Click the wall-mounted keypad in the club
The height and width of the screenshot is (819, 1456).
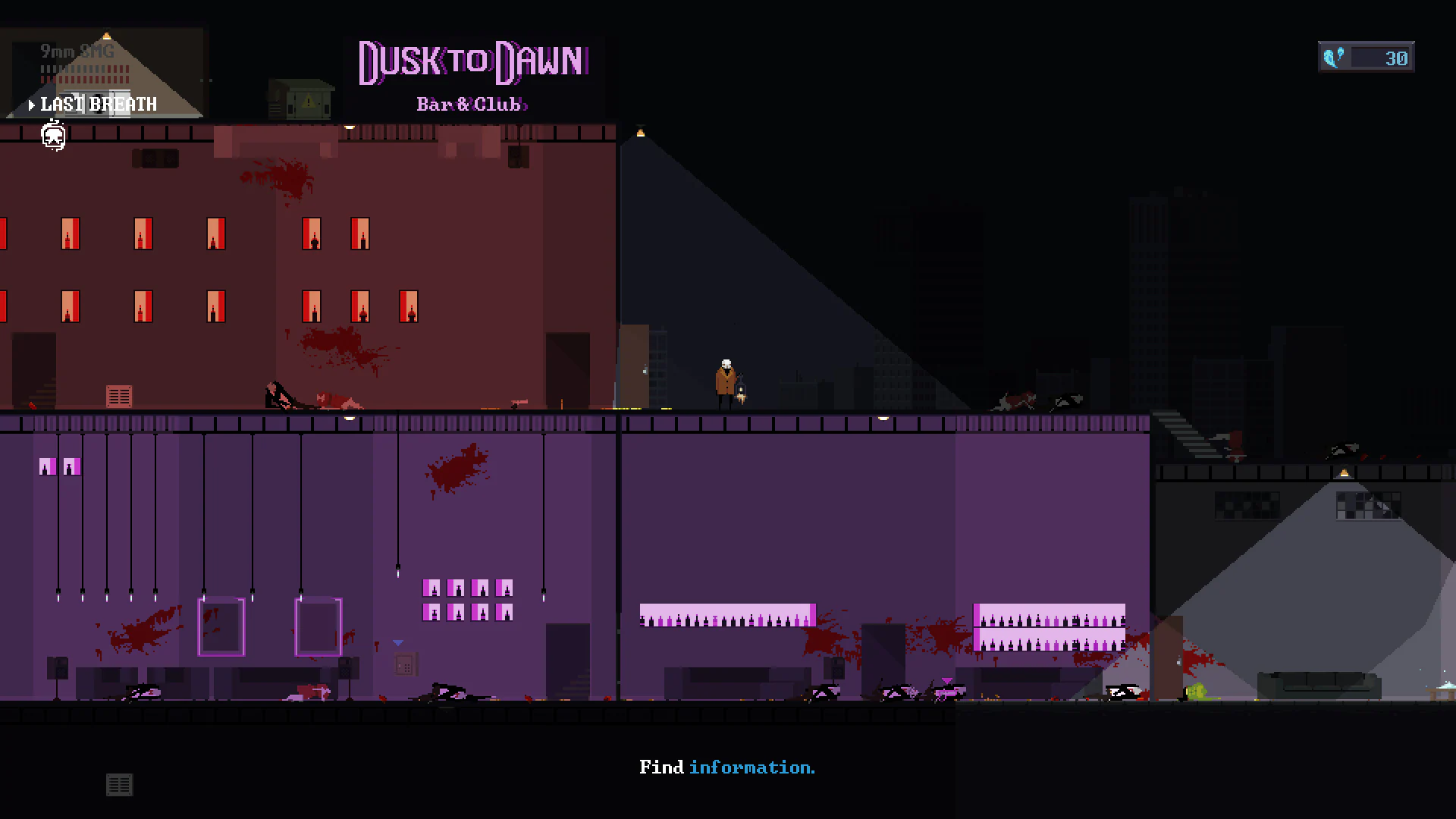(x=405, y=665)
